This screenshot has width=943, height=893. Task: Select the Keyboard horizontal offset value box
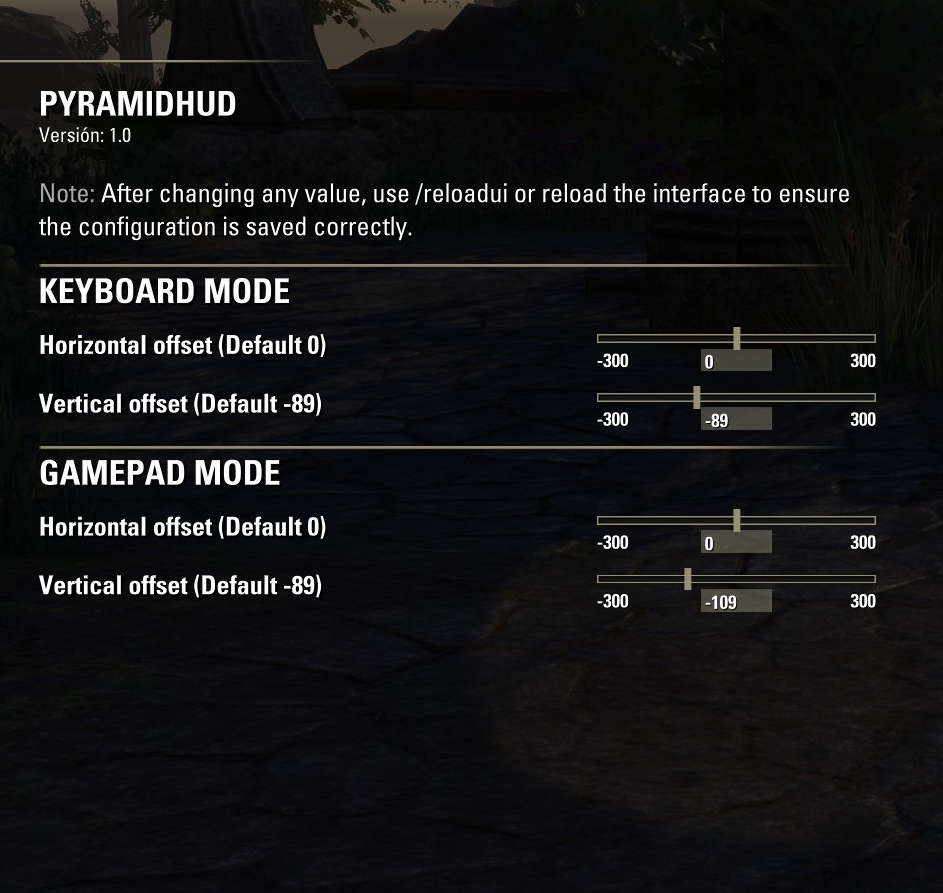coord(736,361)
